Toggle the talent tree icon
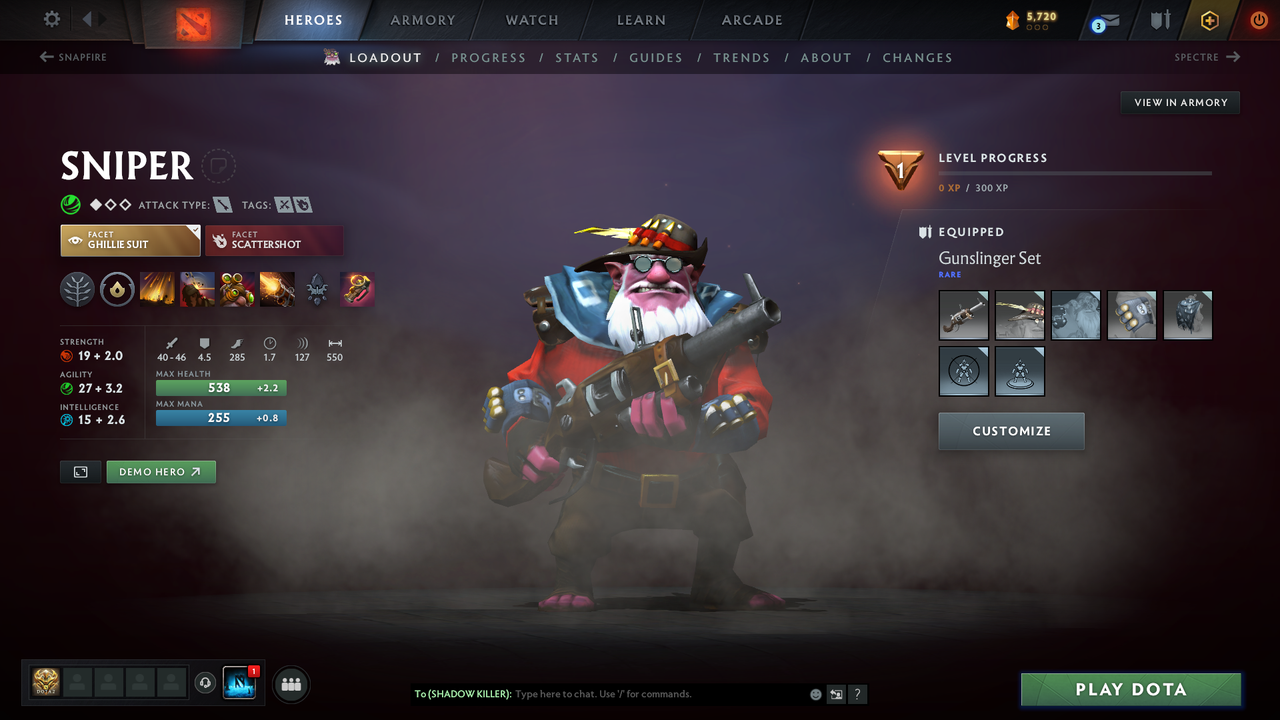The width and height of the screenshot is (1280, 720). coord(77,289)
